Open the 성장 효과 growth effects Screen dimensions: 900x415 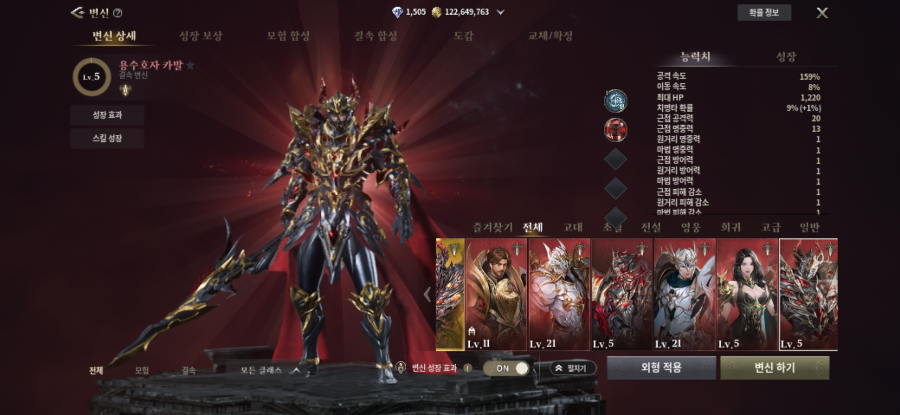point(107,115)
